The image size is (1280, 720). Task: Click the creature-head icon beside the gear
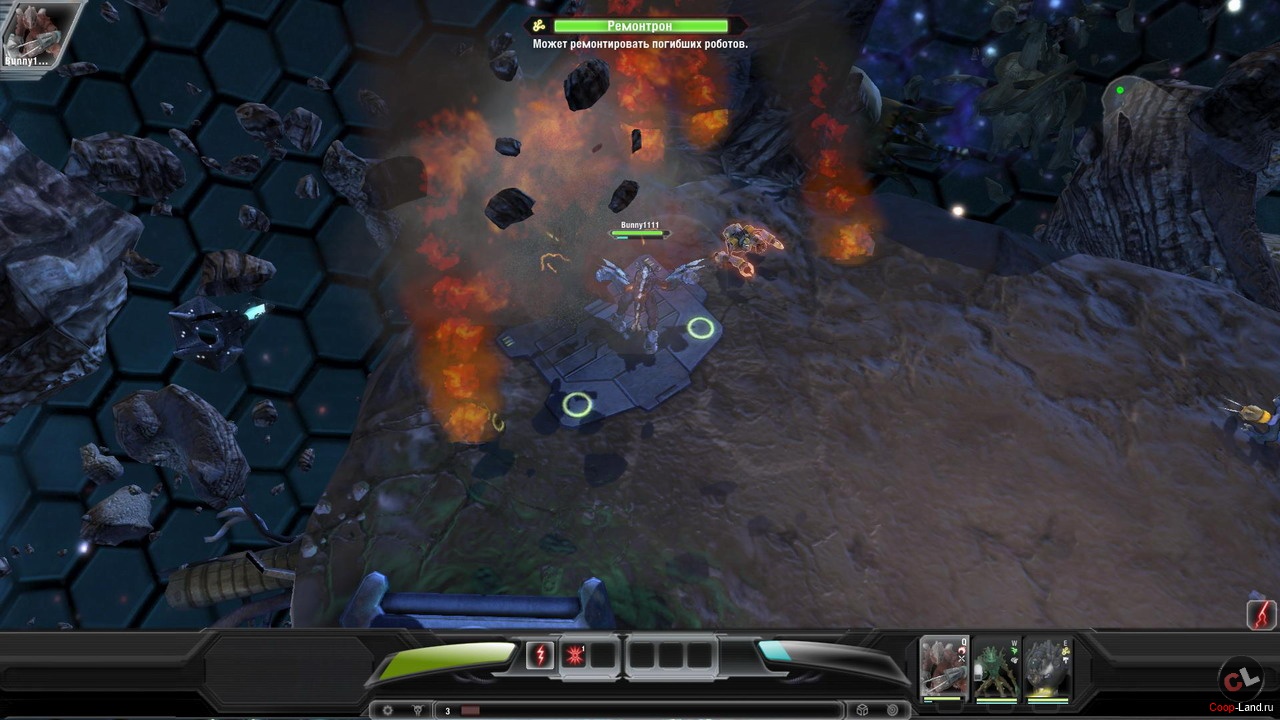(x=417, y=711)
